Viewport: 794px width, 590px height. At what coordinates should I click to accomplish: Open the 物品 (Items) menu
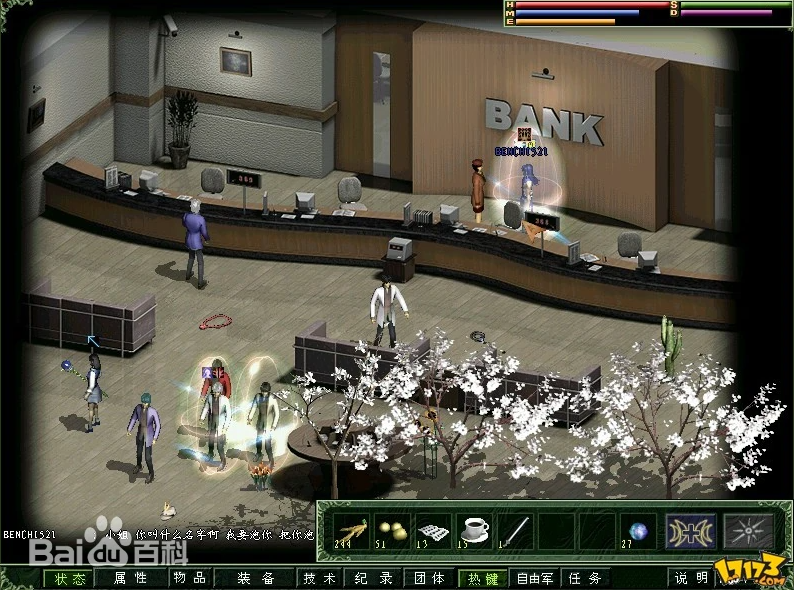(x=189, y=578)
